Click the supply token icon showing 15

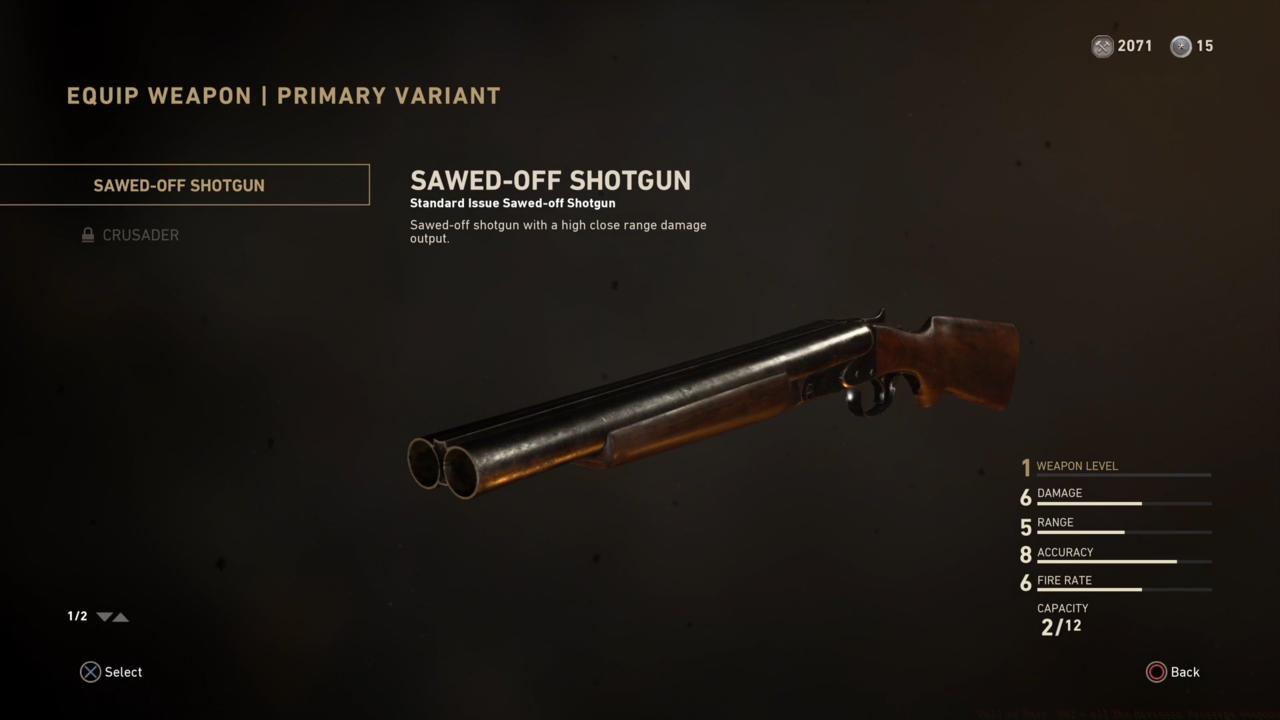[x=1181, y=46]
